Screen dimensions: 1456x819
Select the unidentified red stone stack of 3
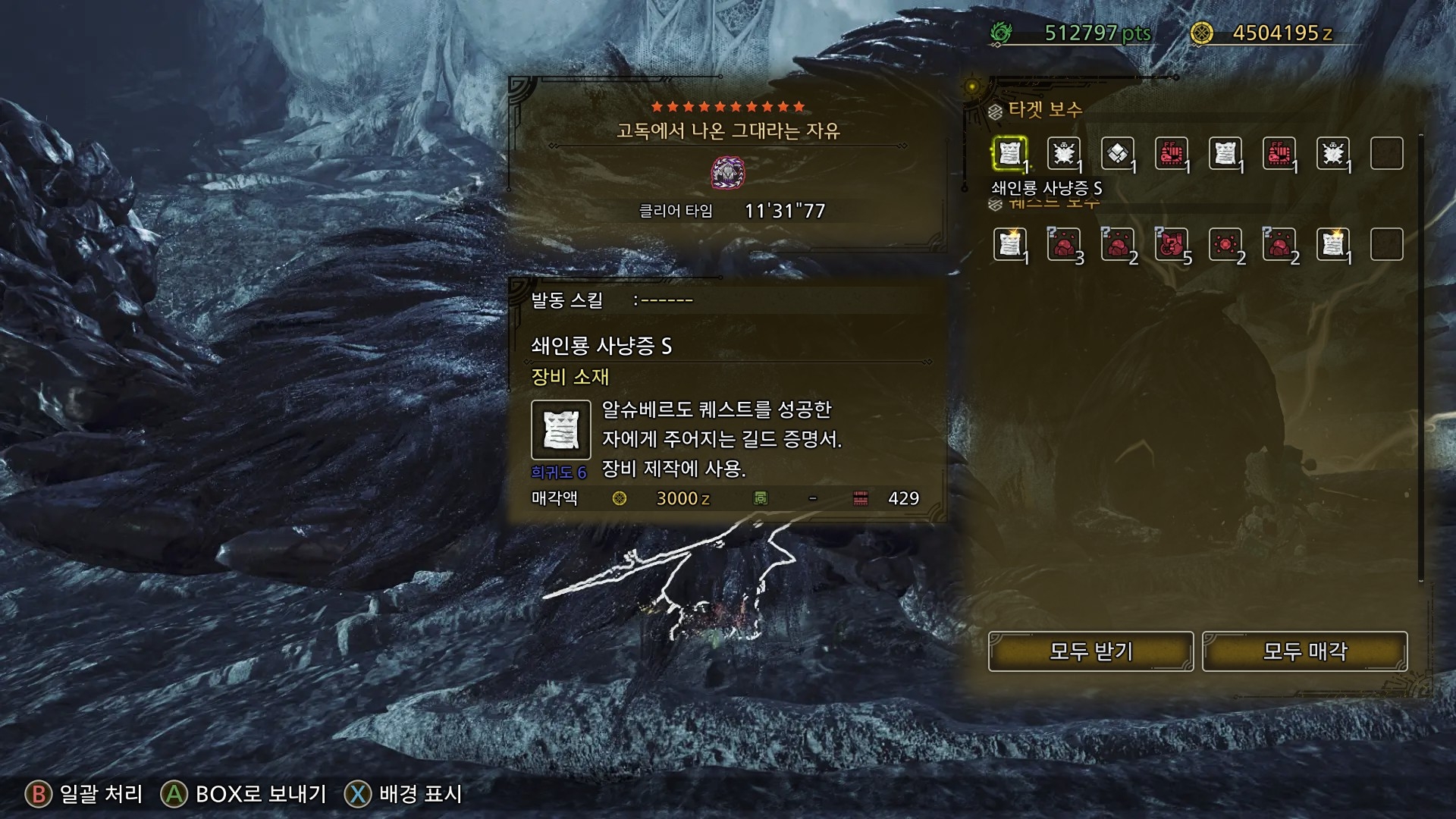(1064, 245)
